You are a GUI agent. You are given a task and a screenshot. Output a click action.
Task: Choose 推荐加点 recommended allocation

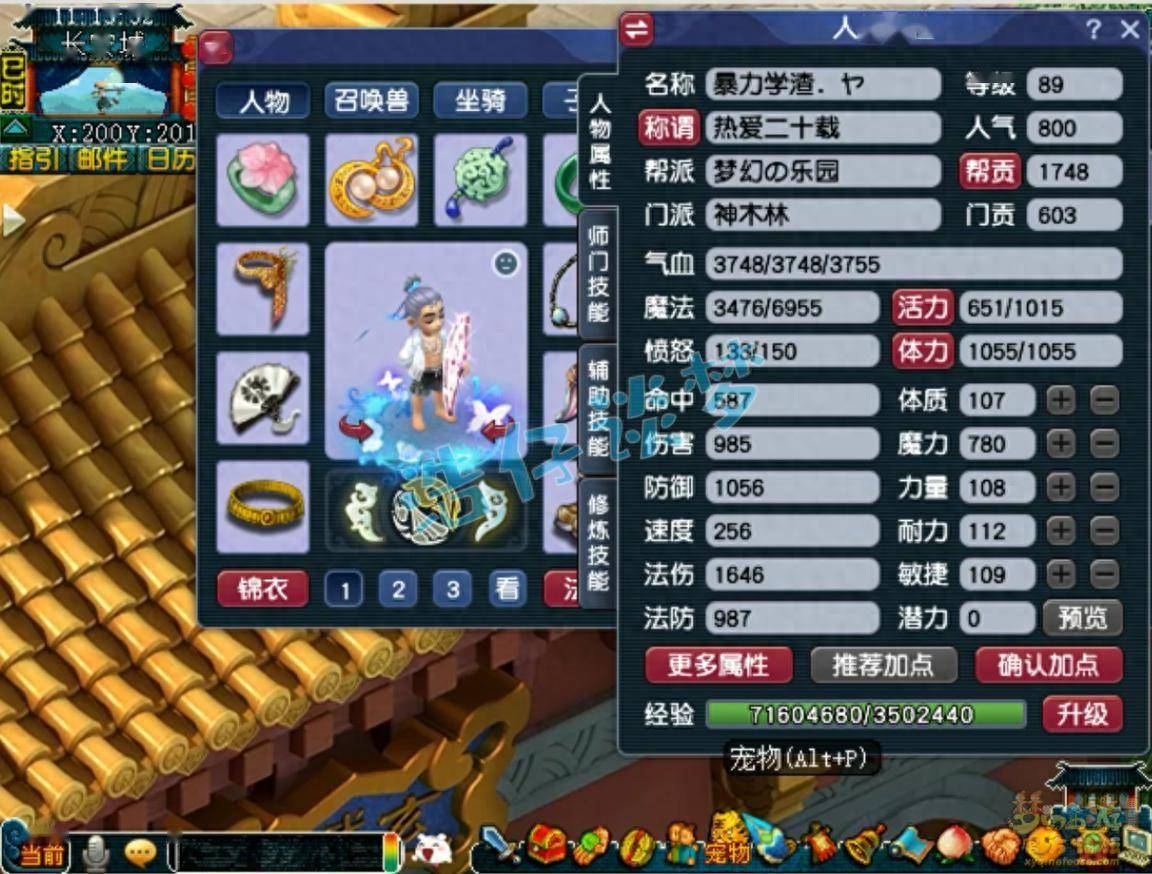[881, 665]
